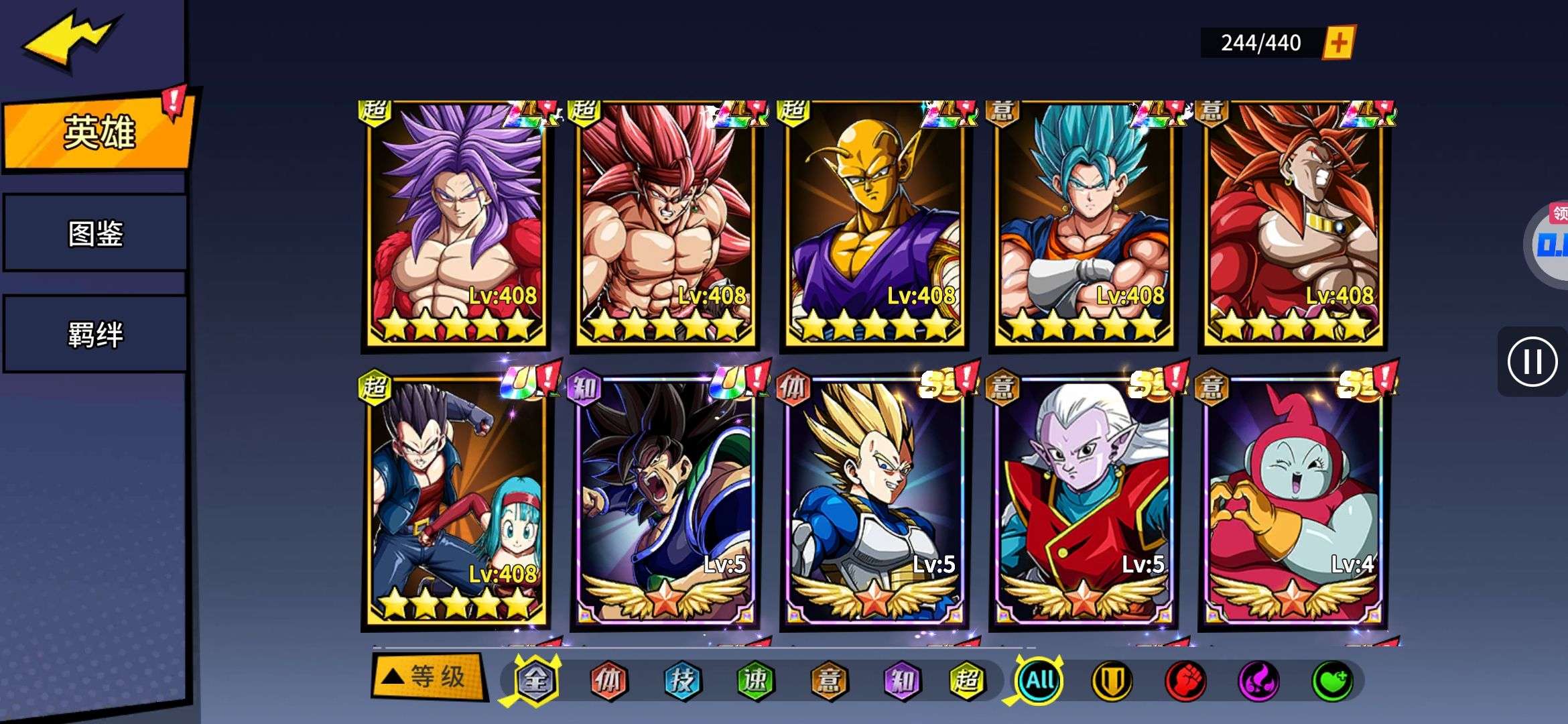Toggle the 等级 level sort button

pos(428,677)
